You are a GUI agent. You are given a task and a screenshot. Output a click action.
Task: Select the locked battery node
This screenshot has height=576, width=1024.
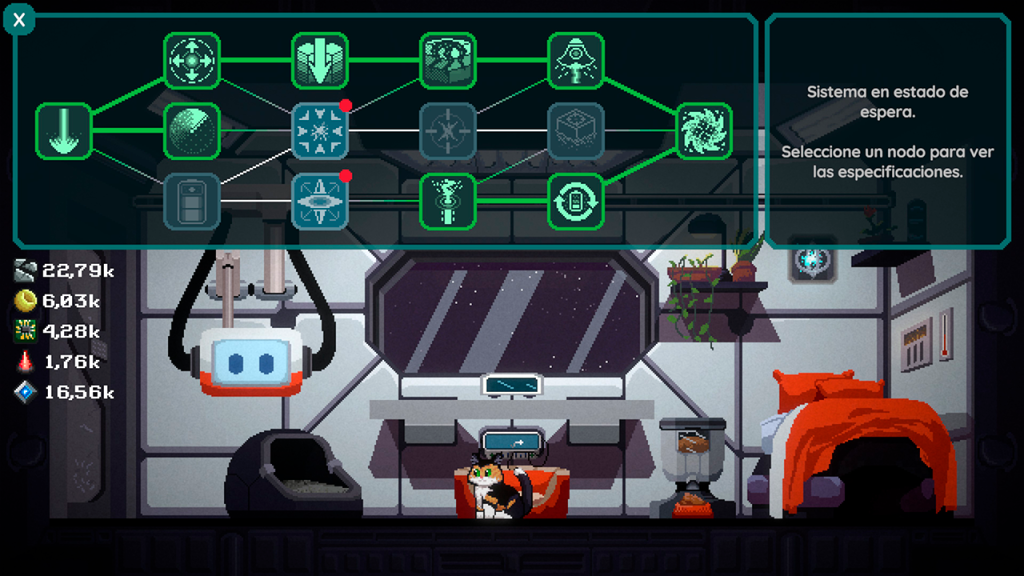click(192, 201)
